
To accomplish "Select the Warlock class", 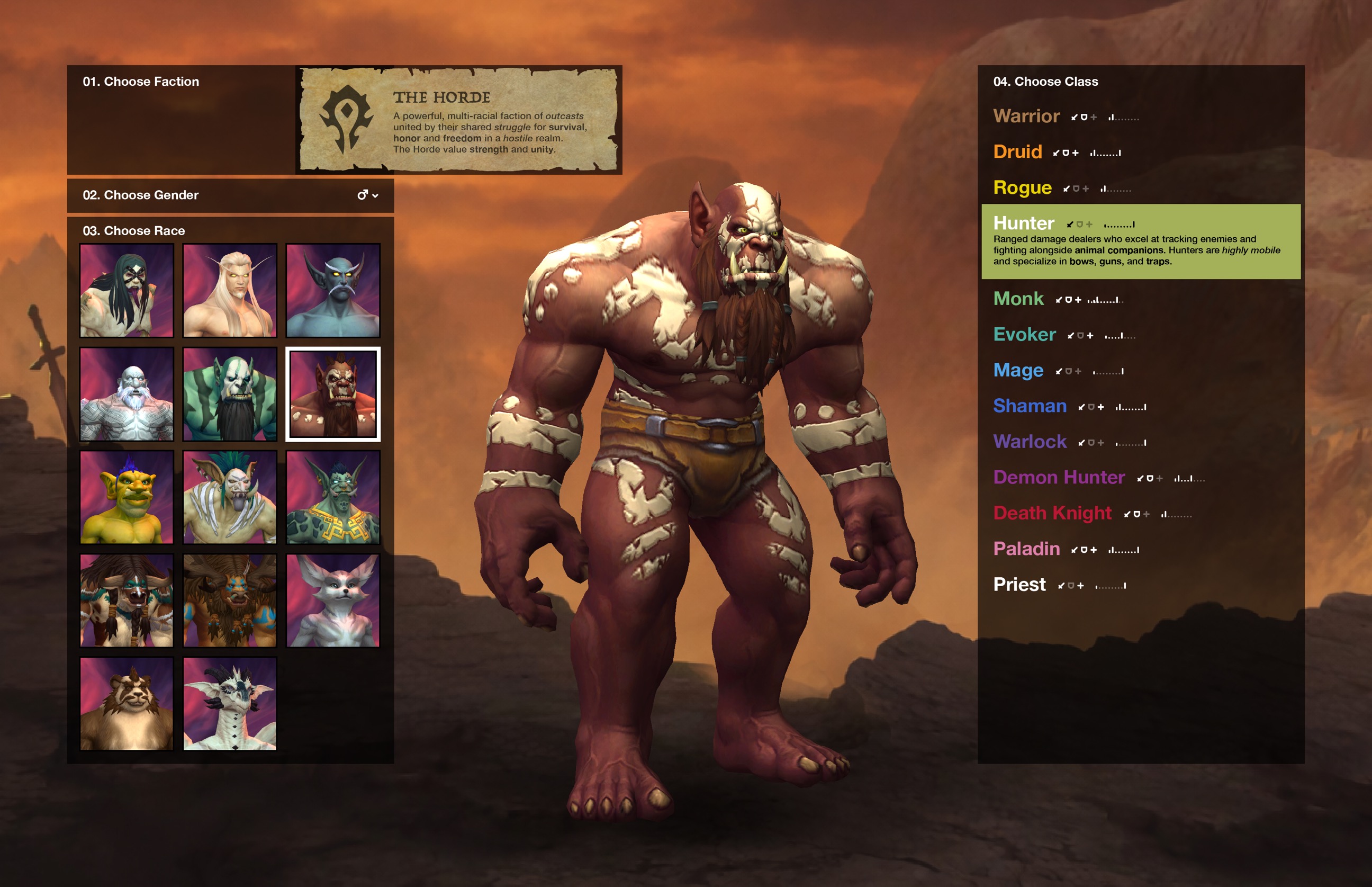I will tap(1030, 442).
